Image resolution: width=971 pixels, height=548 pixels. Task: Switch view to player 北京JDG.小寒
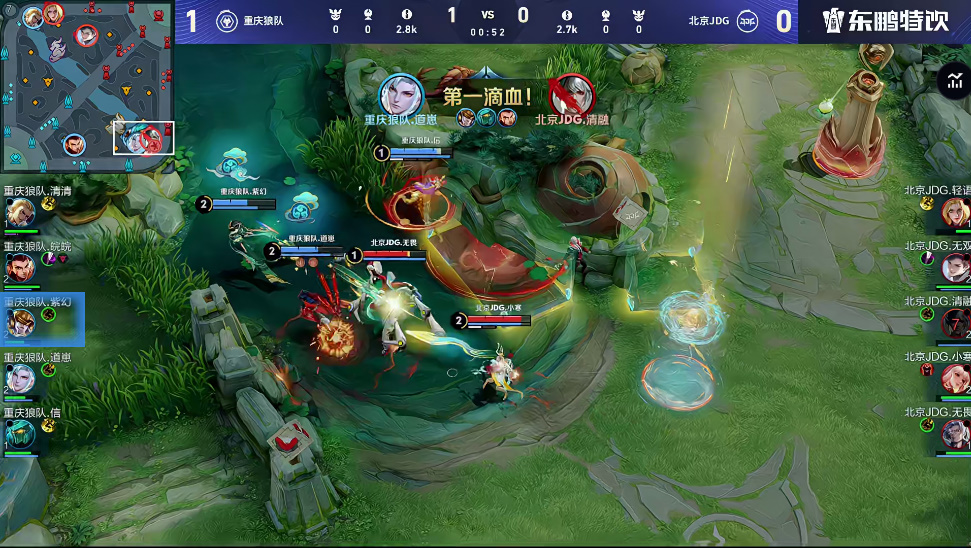click(954, 377)
